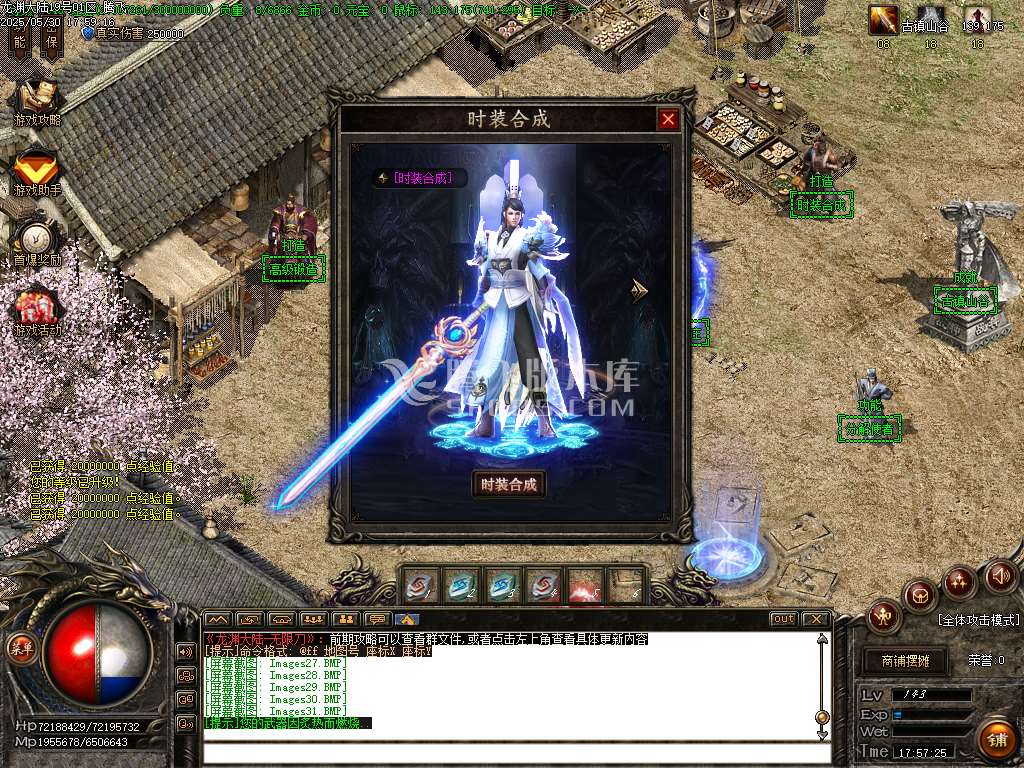Open the 游戏活动 events icon
The image size is (1024, 768).
37,311
